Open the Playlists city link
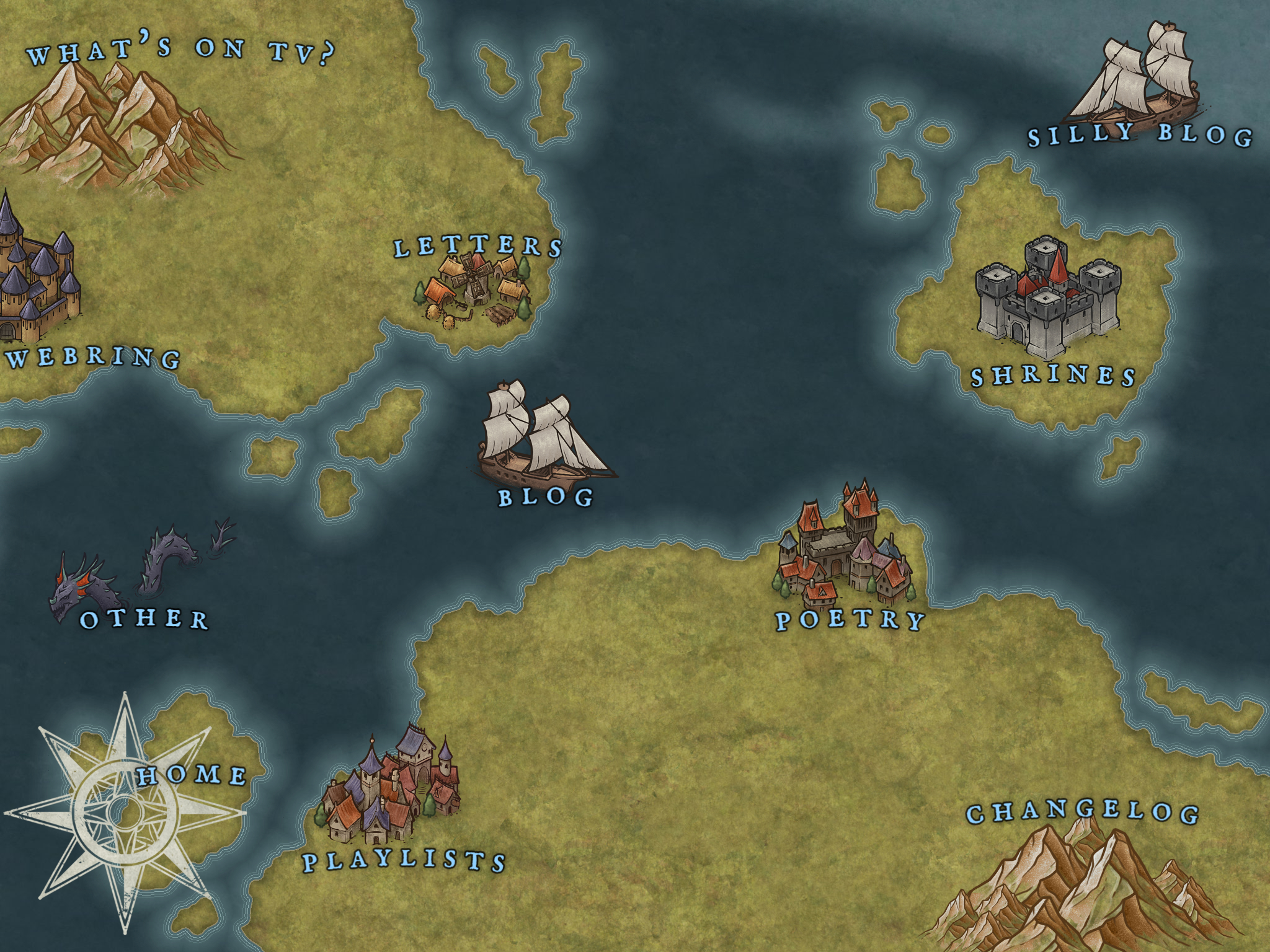Screen dimensions: 1270x952 404,861
